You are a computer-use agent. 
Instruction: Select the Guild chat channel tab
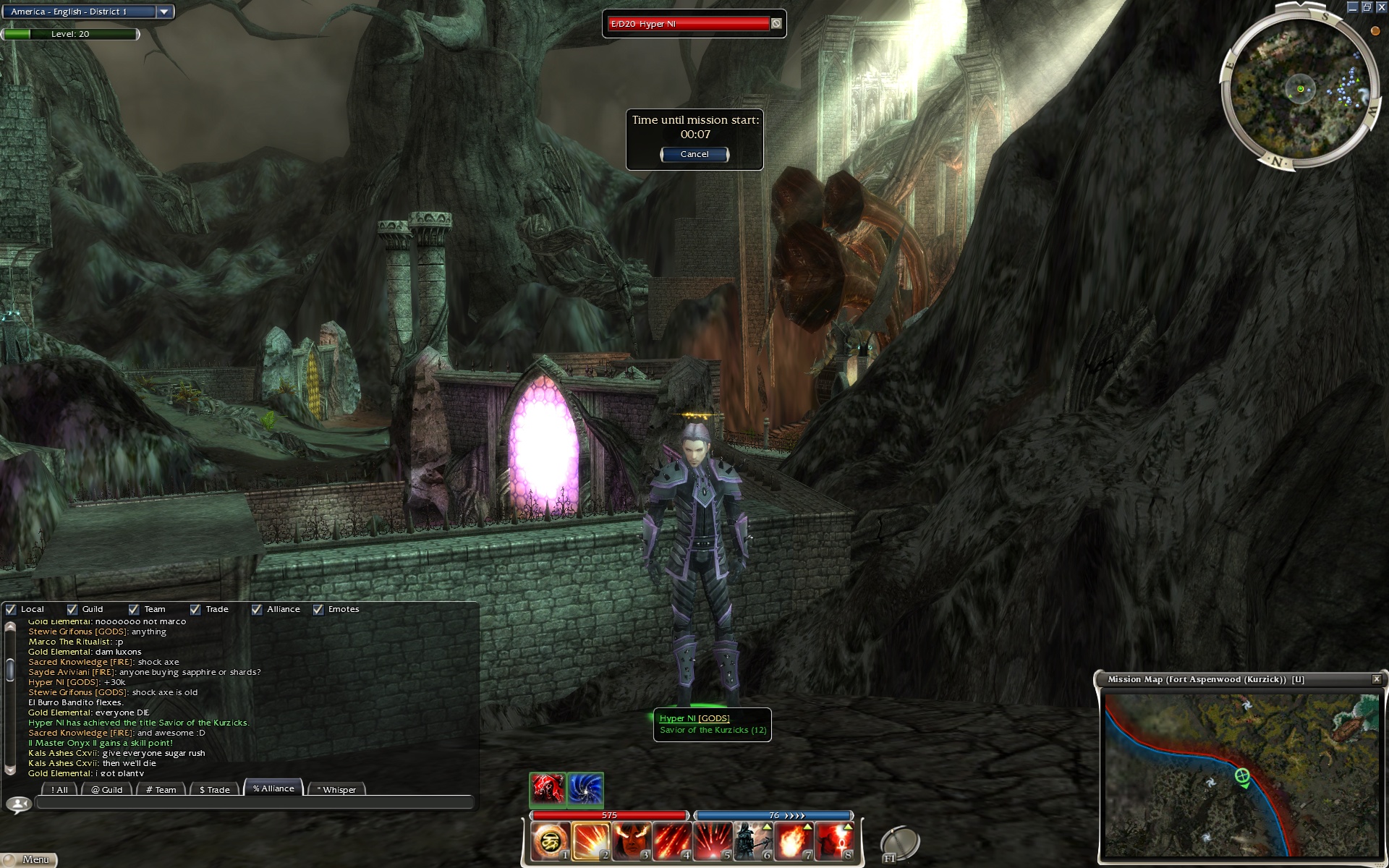pos(107,789)
